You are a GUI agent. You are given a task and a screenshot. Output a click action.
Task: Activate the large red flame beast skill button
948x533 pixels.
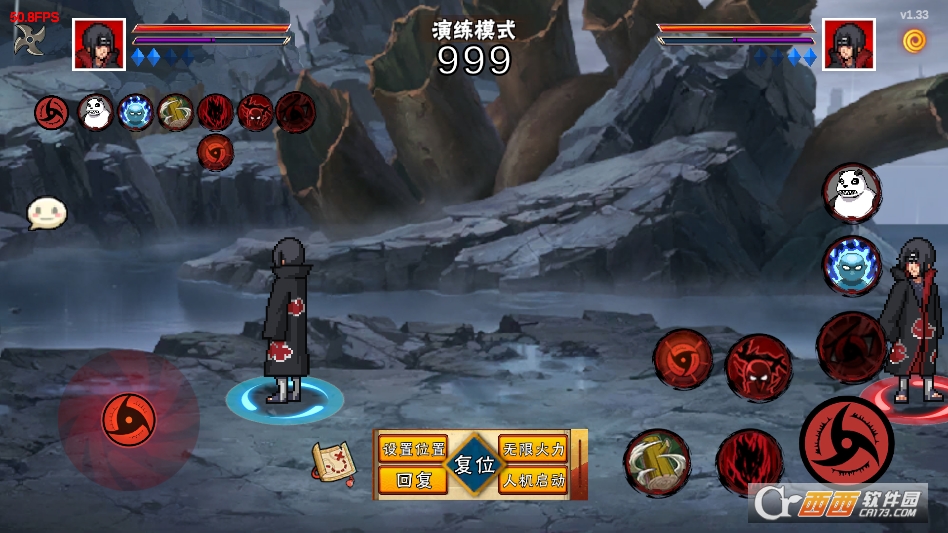click(x=749, y=462)
